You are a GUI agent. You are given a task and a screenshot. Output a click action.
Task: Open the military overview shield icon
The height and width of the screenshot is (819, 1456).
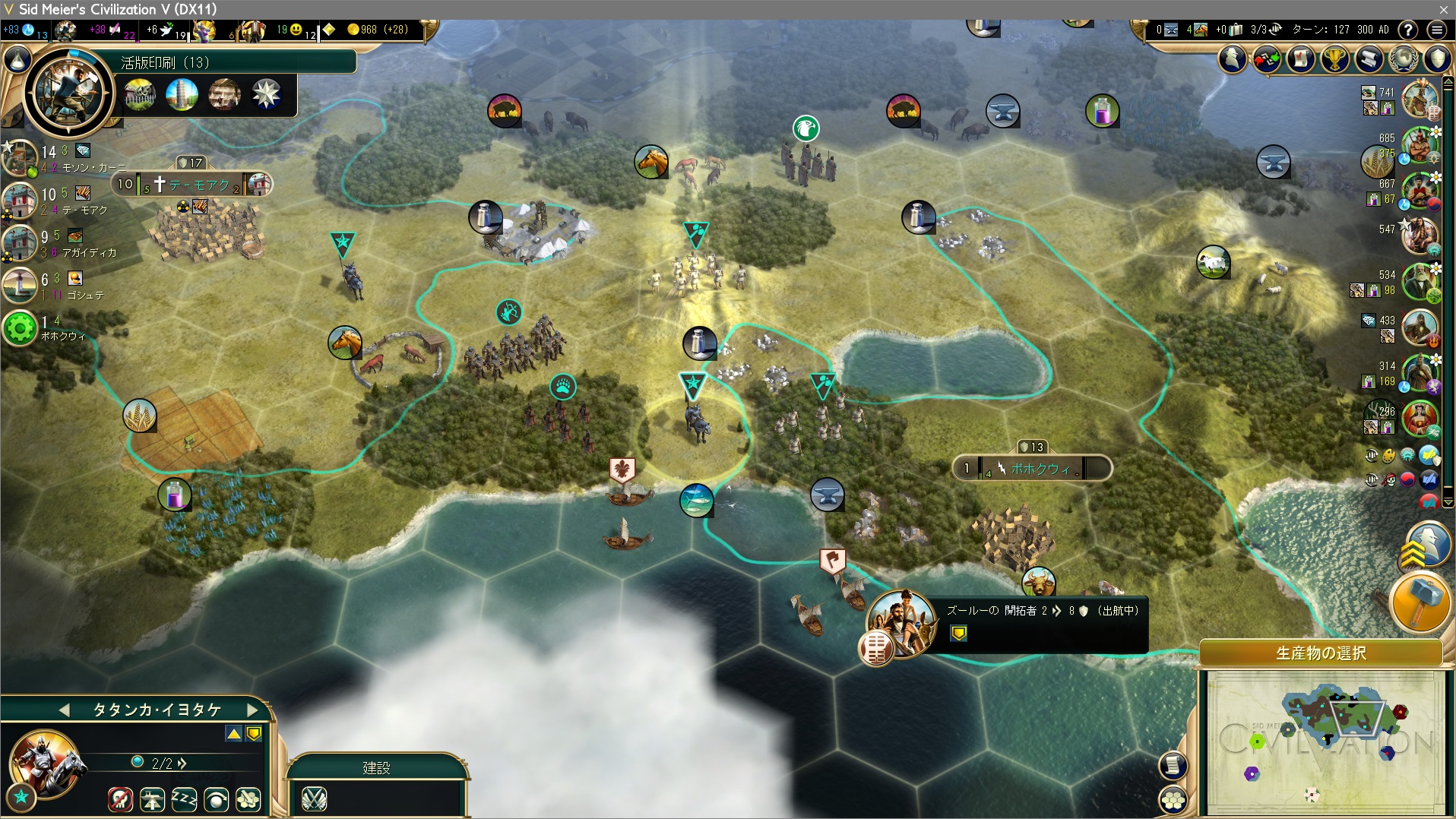[1437, 59]
